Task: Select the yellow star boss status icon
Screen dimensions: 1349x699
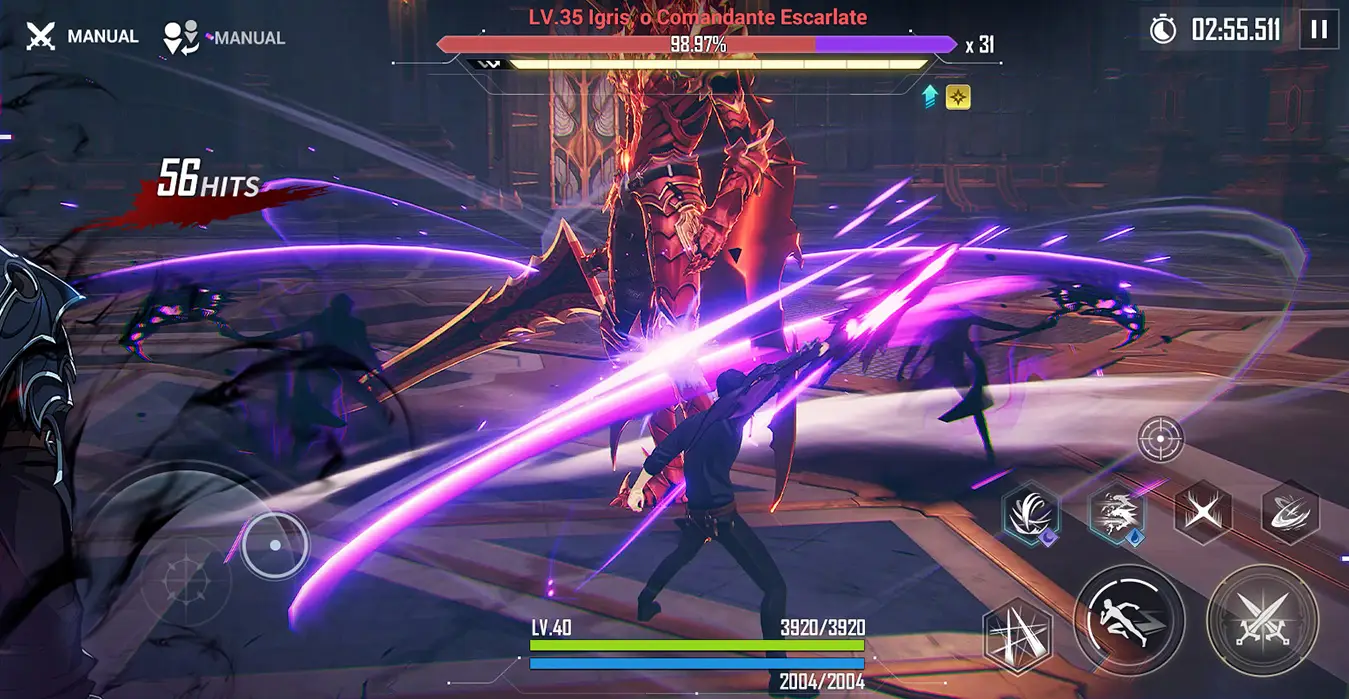Action: (x=958, y=97)
